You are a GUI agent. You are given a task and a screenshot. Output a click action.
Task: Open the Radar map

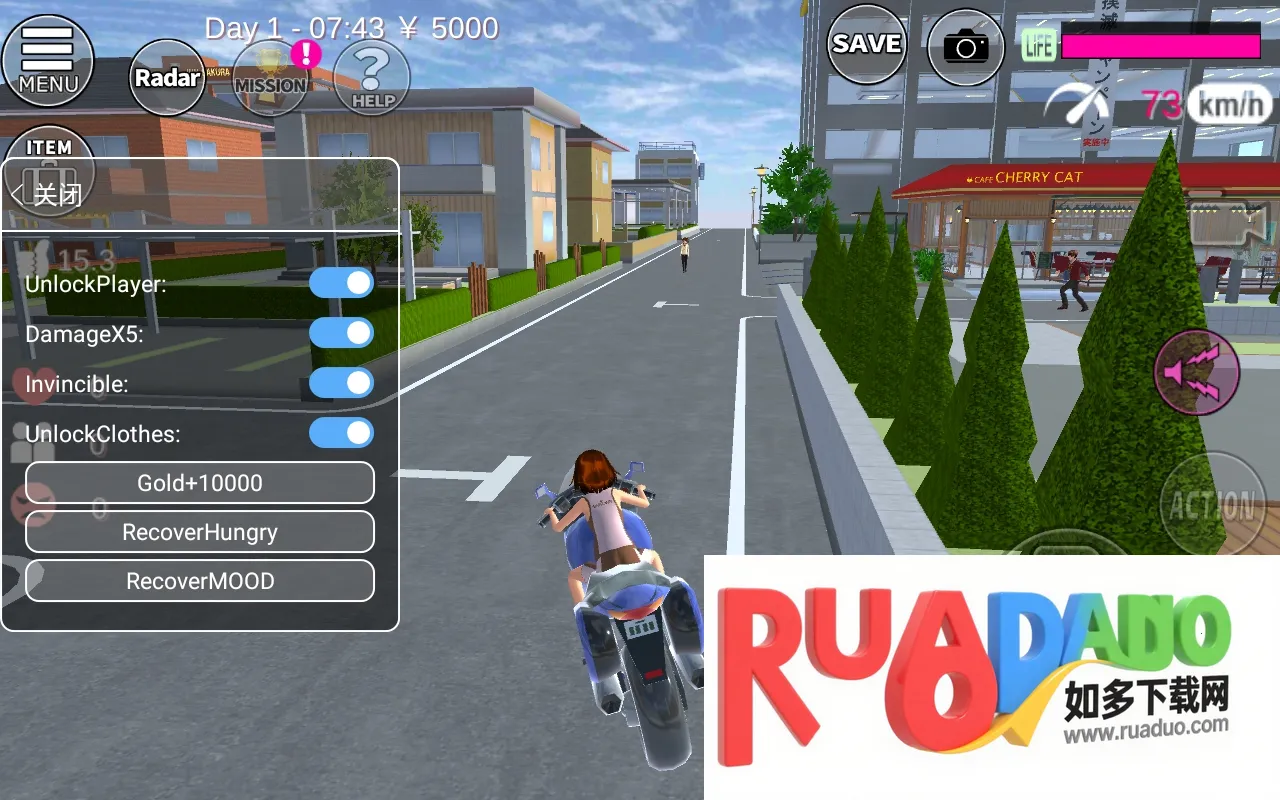pyautogui.click(x=167, y=77)
